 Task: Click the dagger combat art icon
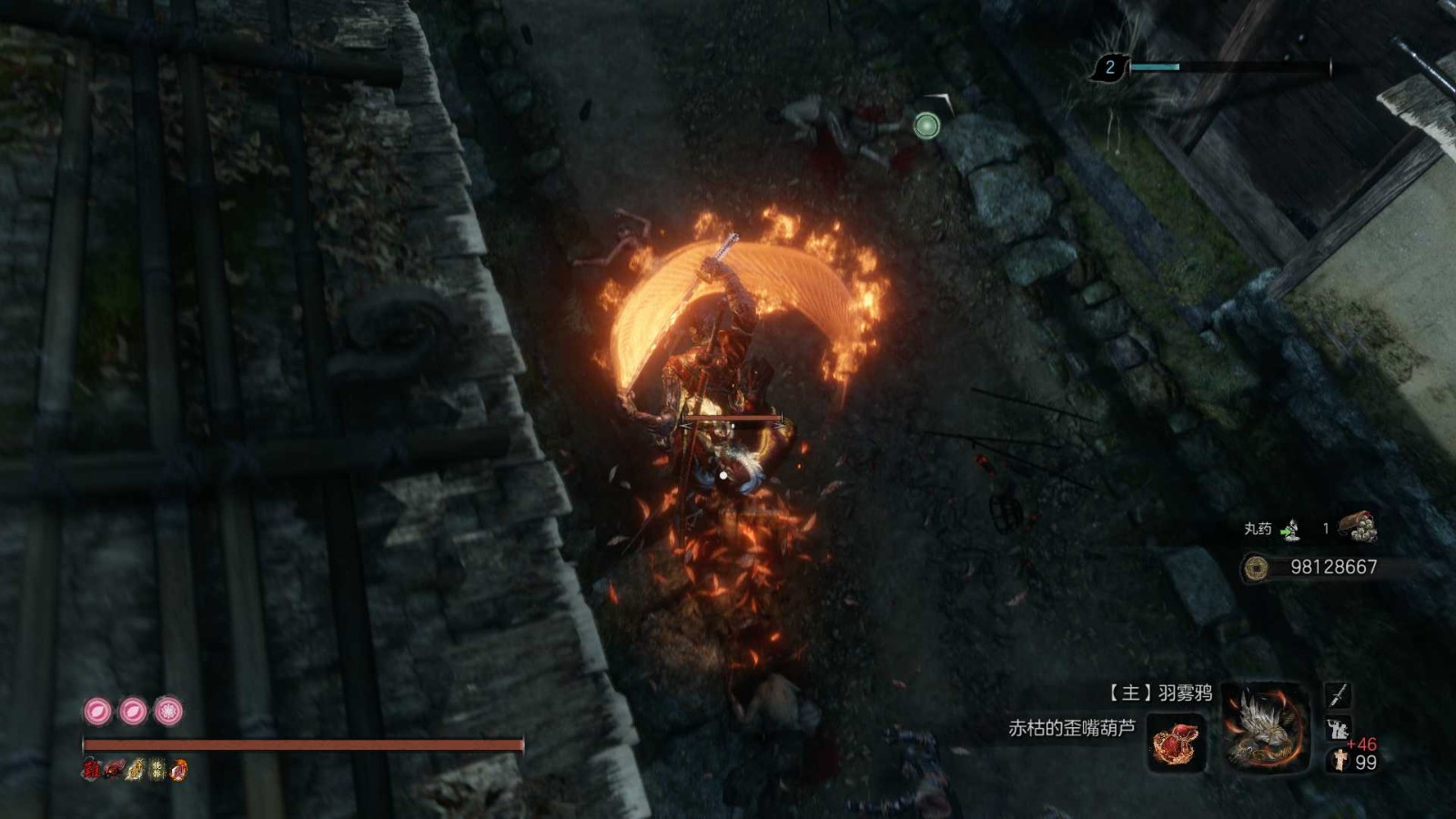coord(1337,695)
